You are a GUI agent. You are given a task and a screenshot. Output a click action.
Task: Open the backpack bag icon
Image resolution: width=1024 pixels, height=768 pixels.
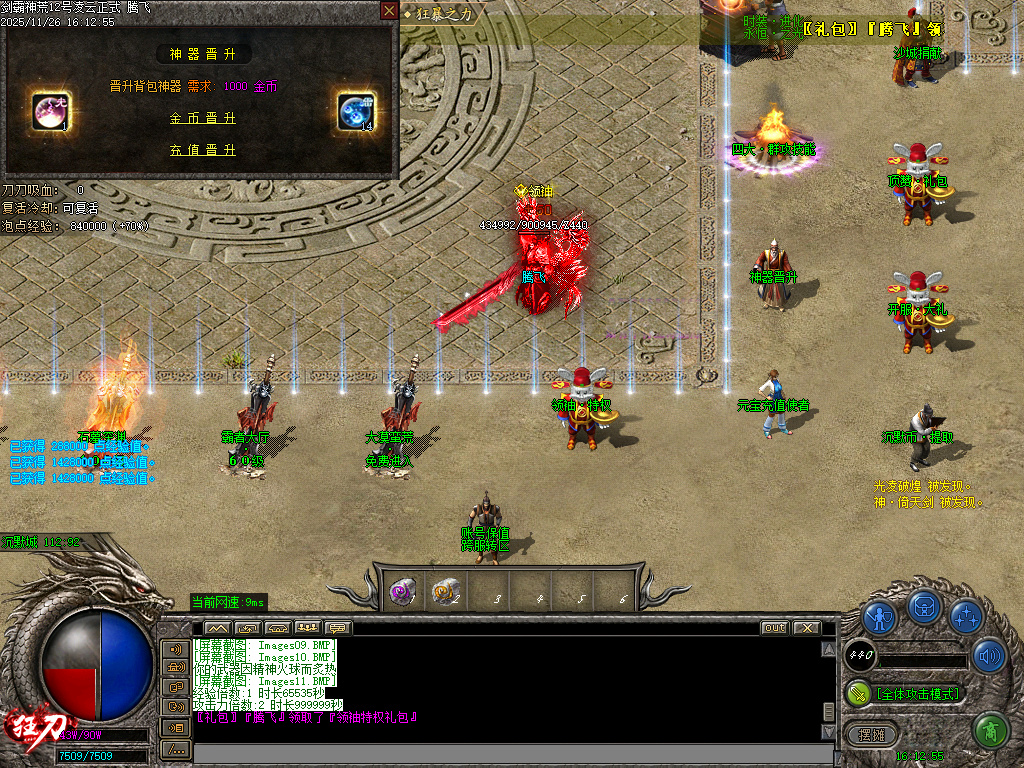tap(923, 606)
